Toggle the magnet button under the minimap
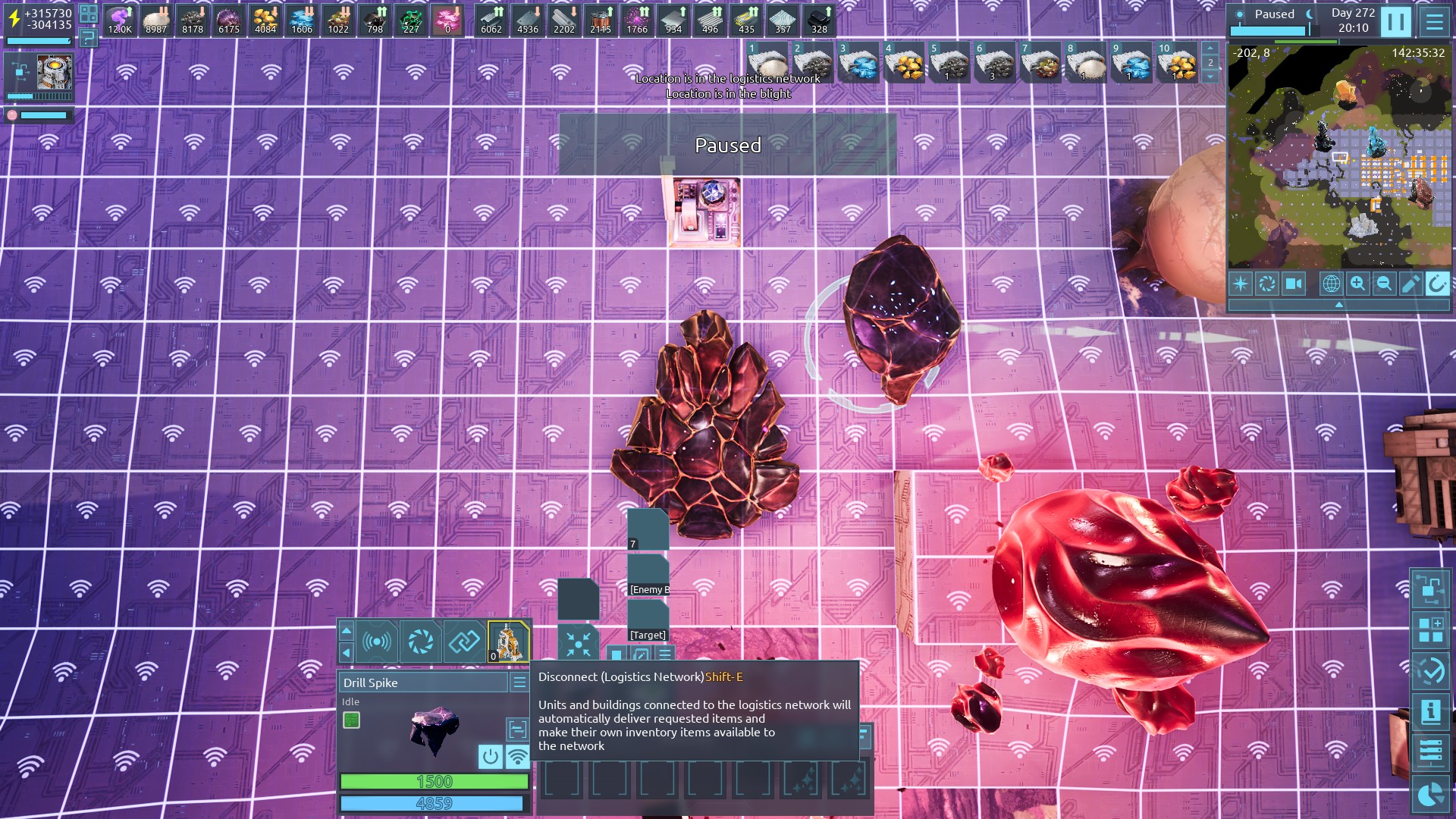This screenshot has height=819, width=1456. (1436, 284)
